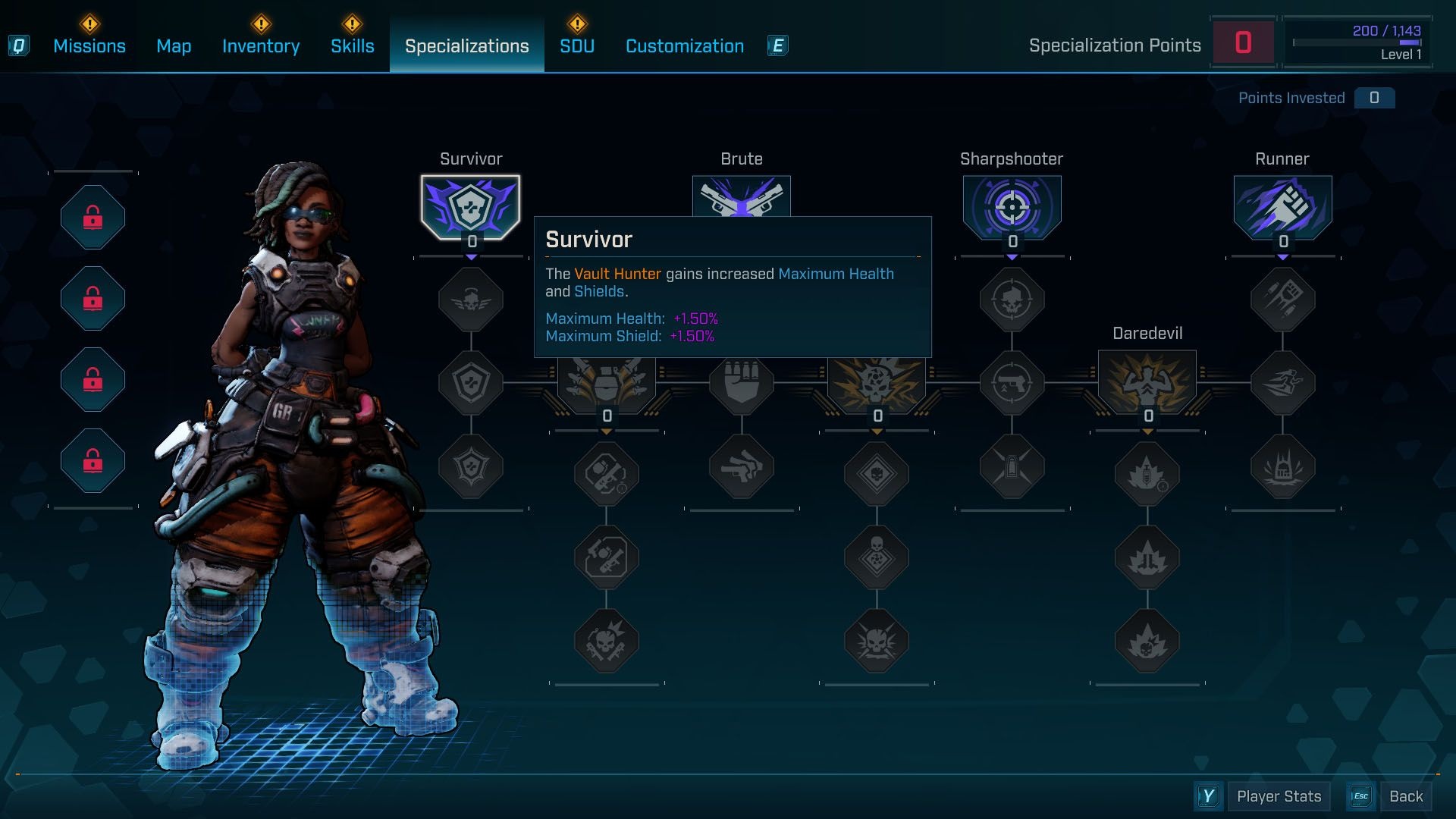Viewport: 1456px width, 819px height.
Task: Click the Back button
Action: click(x=1406, y=796)
